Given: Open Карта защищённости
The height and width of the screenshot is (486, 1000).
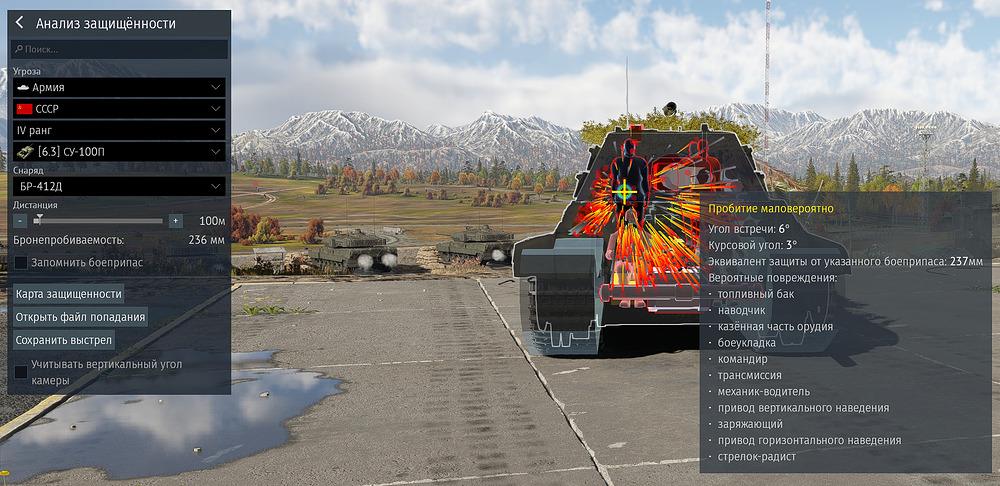Looking at the screenshot, I should pyautogui.click(x=69, y=293).
